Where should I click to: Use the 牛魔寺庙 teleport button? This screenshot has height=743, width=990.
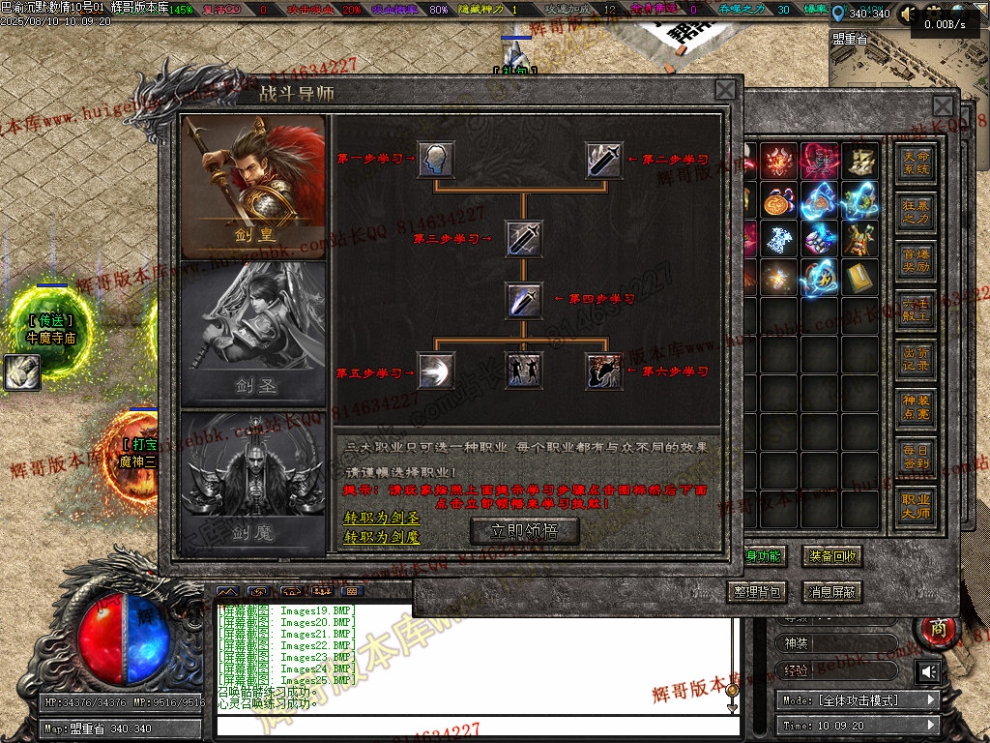click(51, 330)
